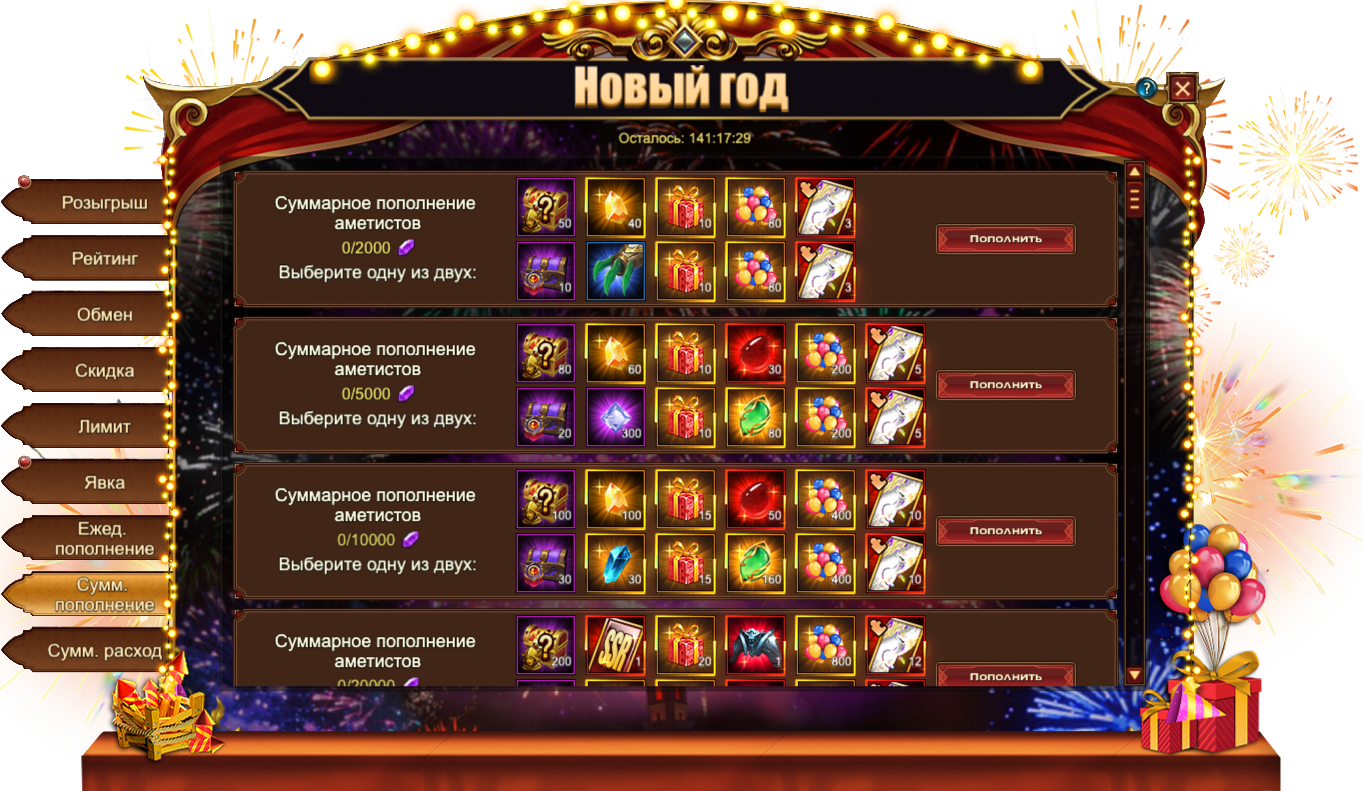
Task: Open the question mark help button
Action: click(1147, 89)
